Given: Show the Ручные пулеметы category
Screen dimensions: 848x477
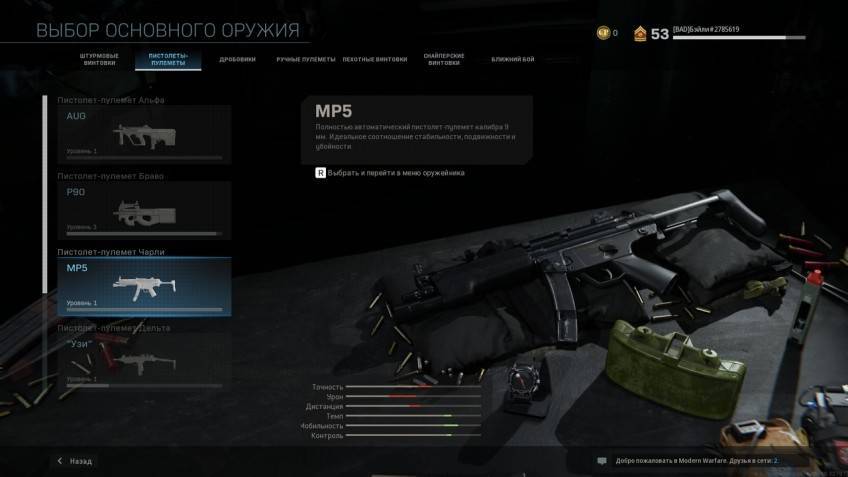Looking at the screenshot, I should click(x=305, y=59).
